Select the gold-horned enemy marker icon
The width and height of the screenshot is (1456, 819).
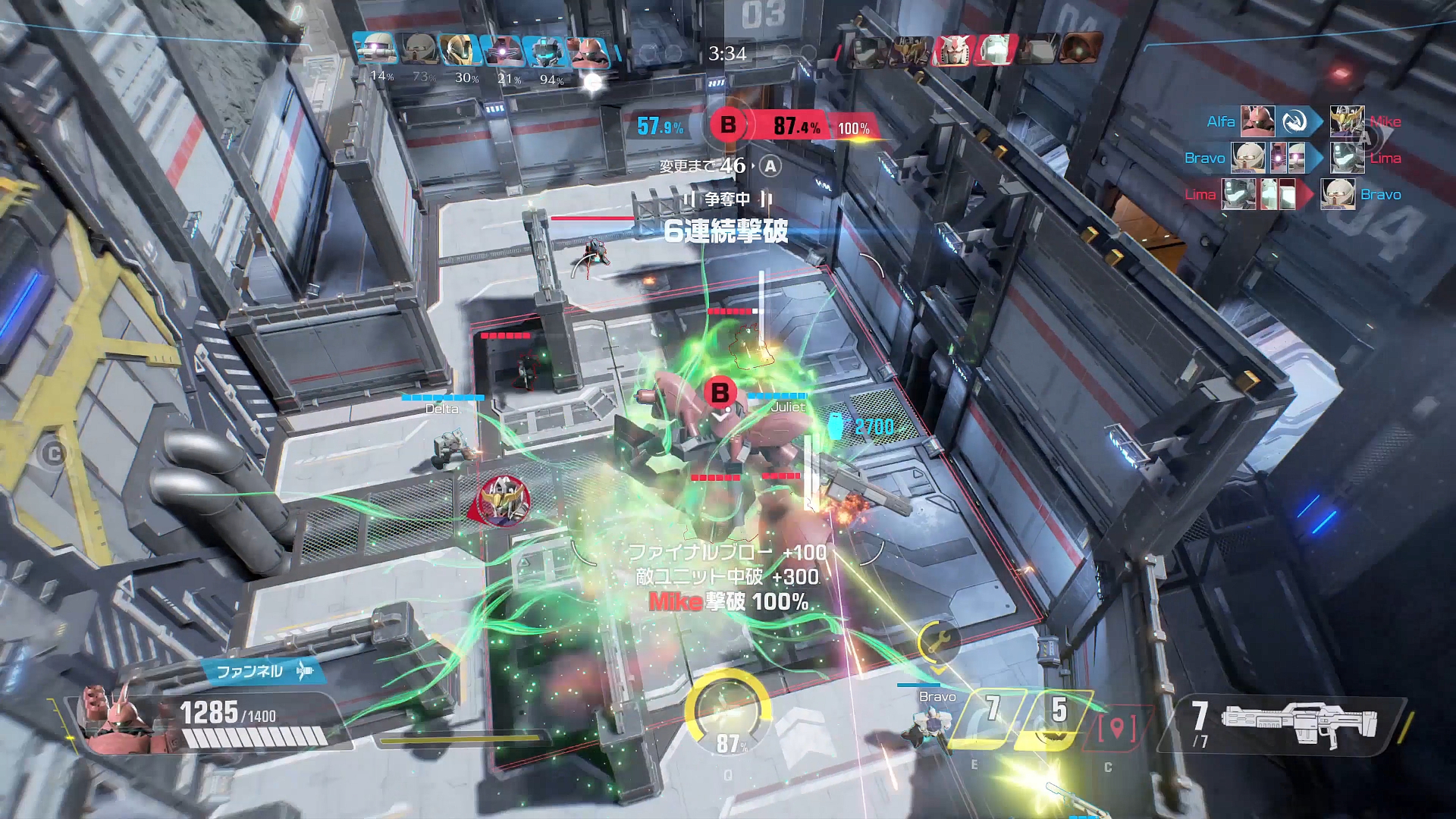[x=503, y=499]
